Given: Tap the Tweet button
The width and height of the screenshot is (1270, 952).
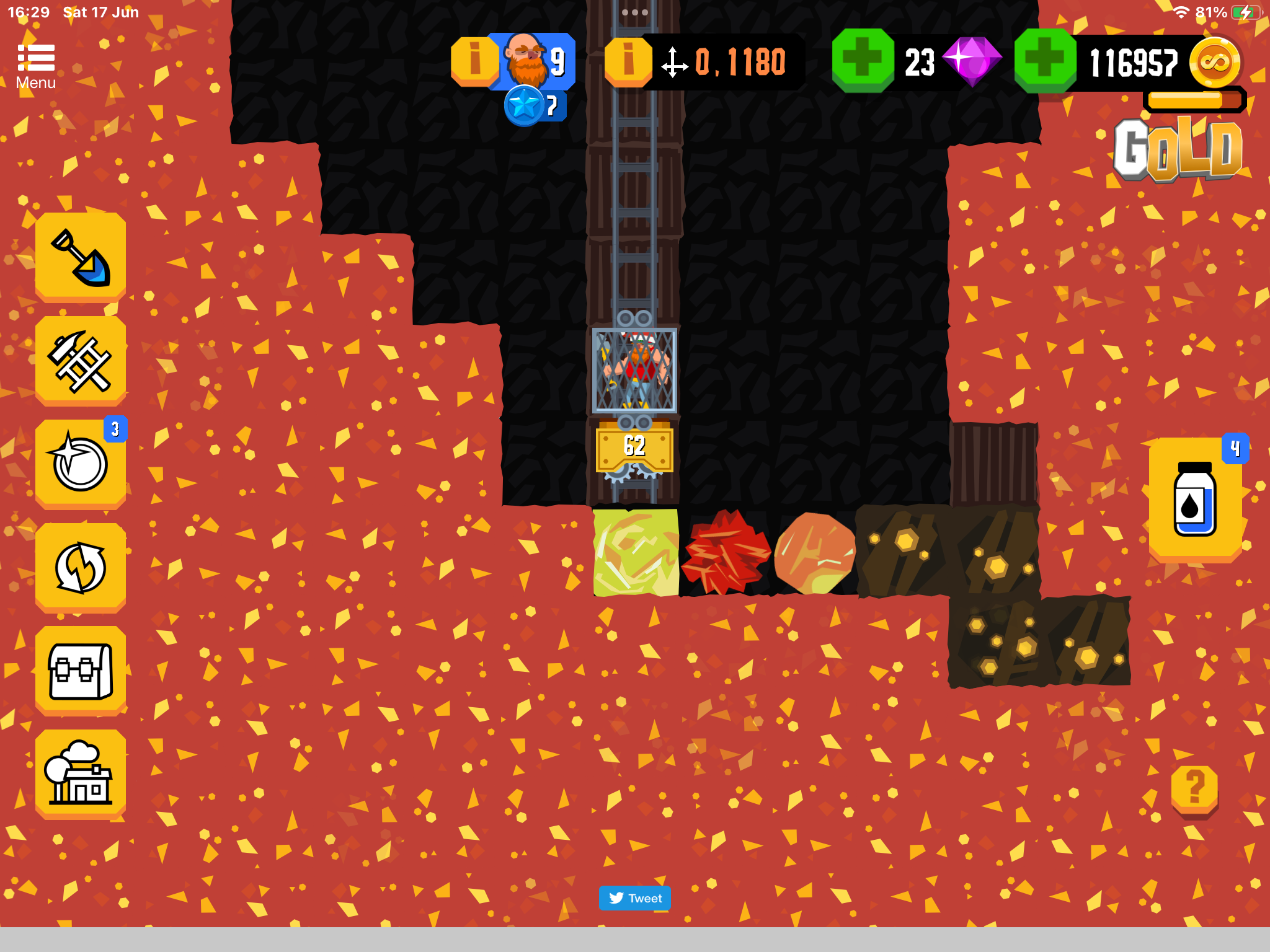Looking at the screenshot, I should pos(634,898).
